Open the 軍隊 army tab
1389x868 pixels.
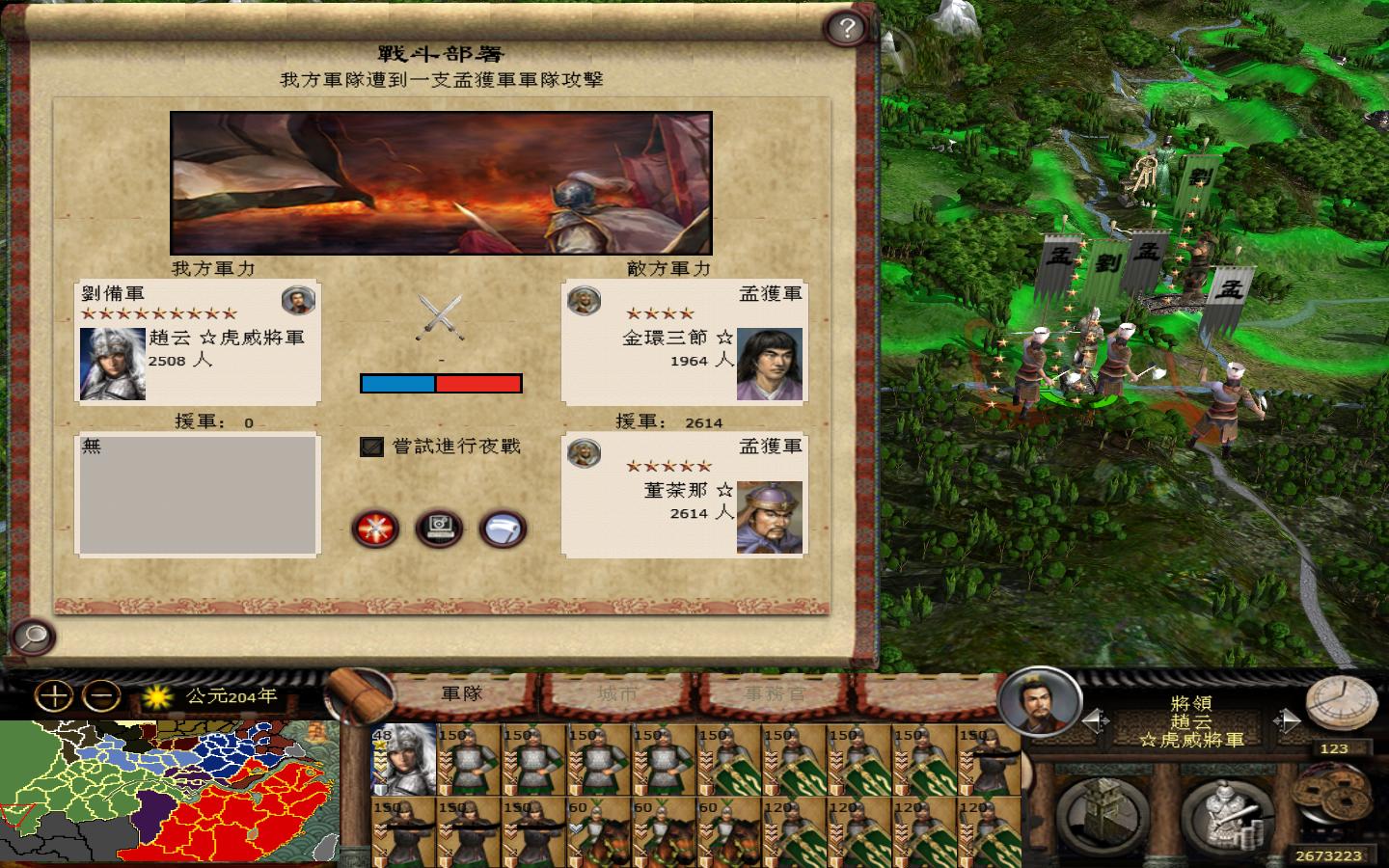460,693
